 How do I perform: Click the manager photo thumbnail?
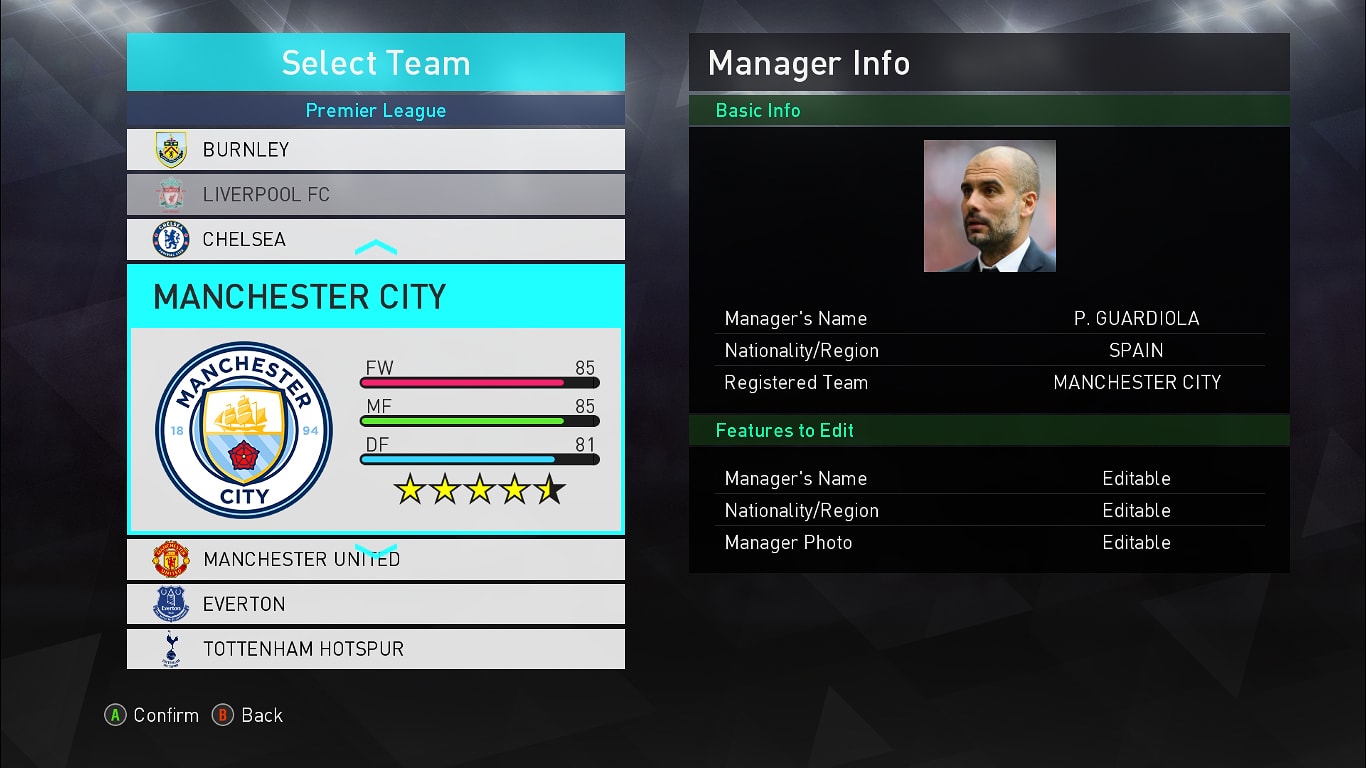click(989, 206)
